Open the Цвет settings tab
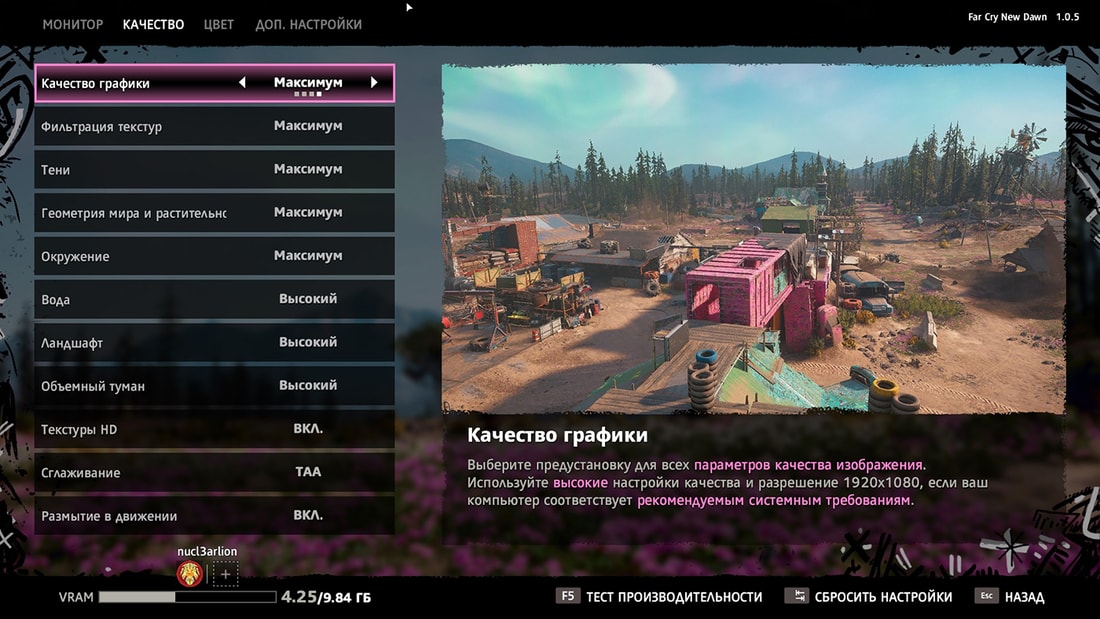 click(218, 24)
